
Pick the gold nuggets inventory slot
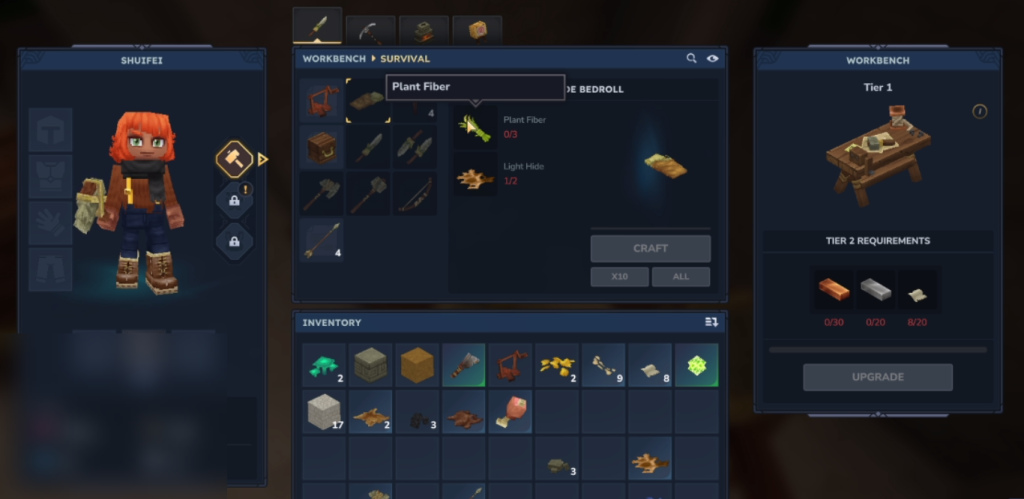click(x=557, y=365)
